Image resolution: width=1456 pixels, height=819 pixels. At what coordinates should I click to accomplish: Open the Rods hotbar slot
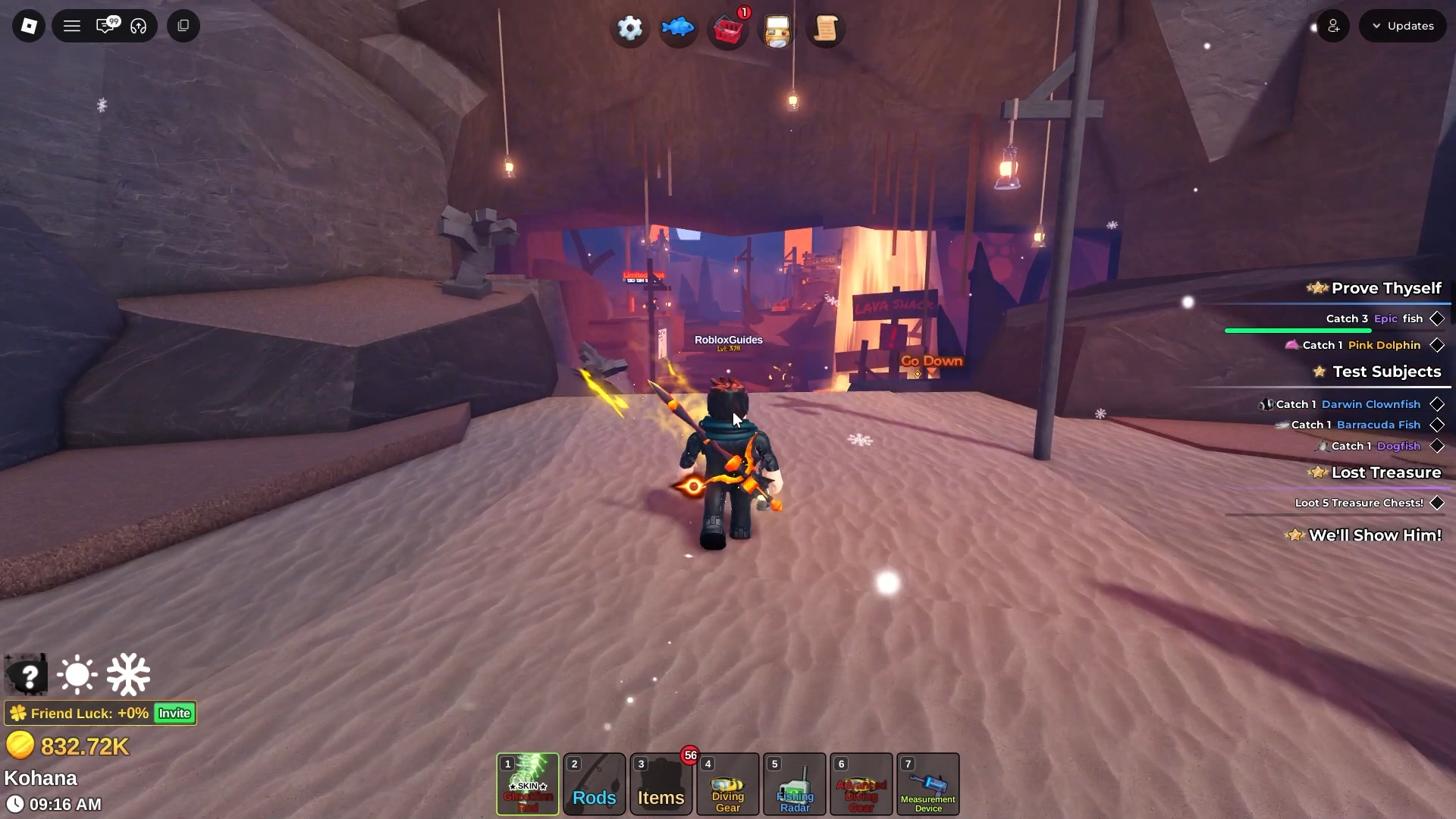595,784
